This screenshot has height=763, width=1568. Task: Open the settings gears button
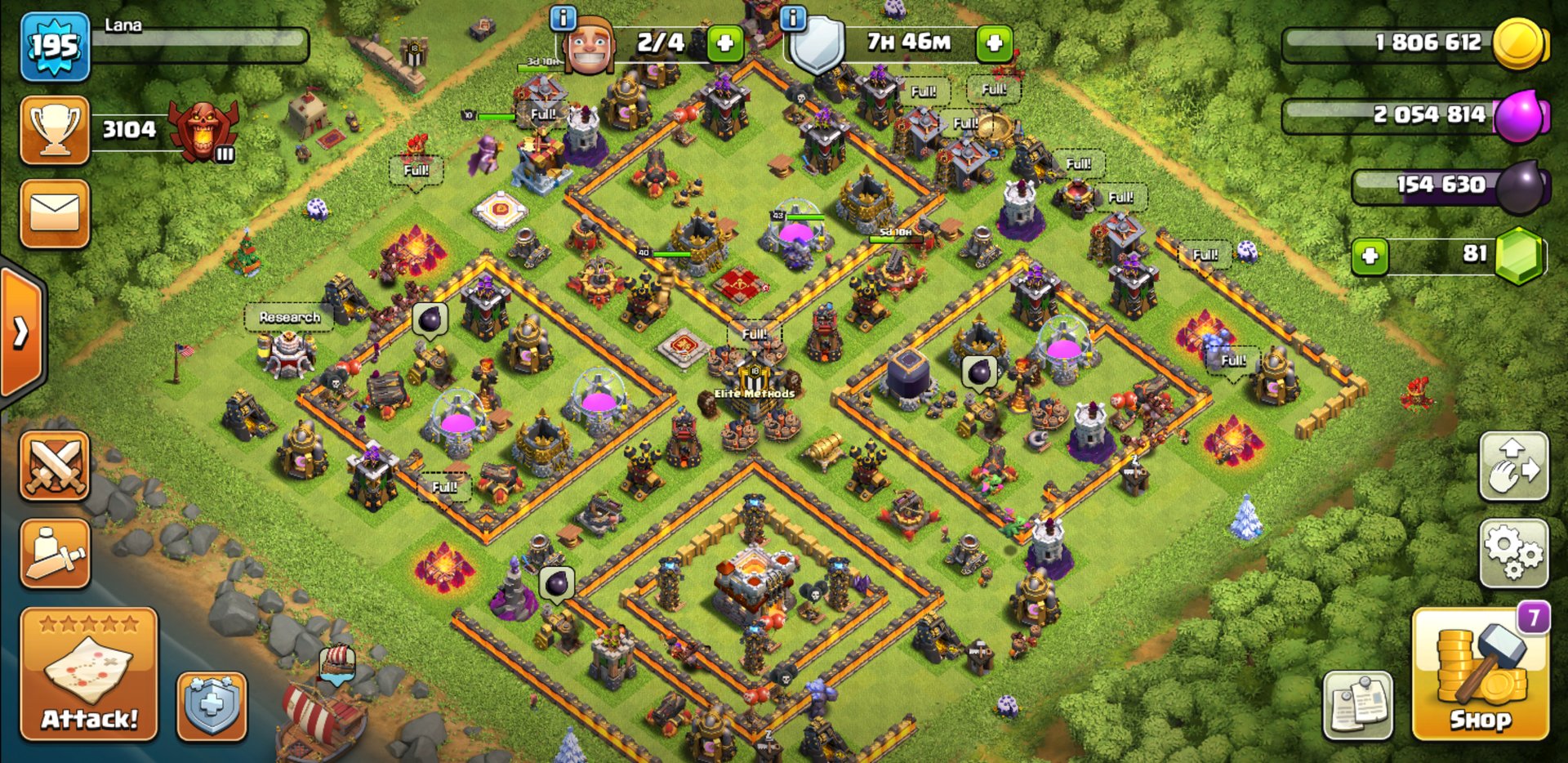[x=1513, y=553]
